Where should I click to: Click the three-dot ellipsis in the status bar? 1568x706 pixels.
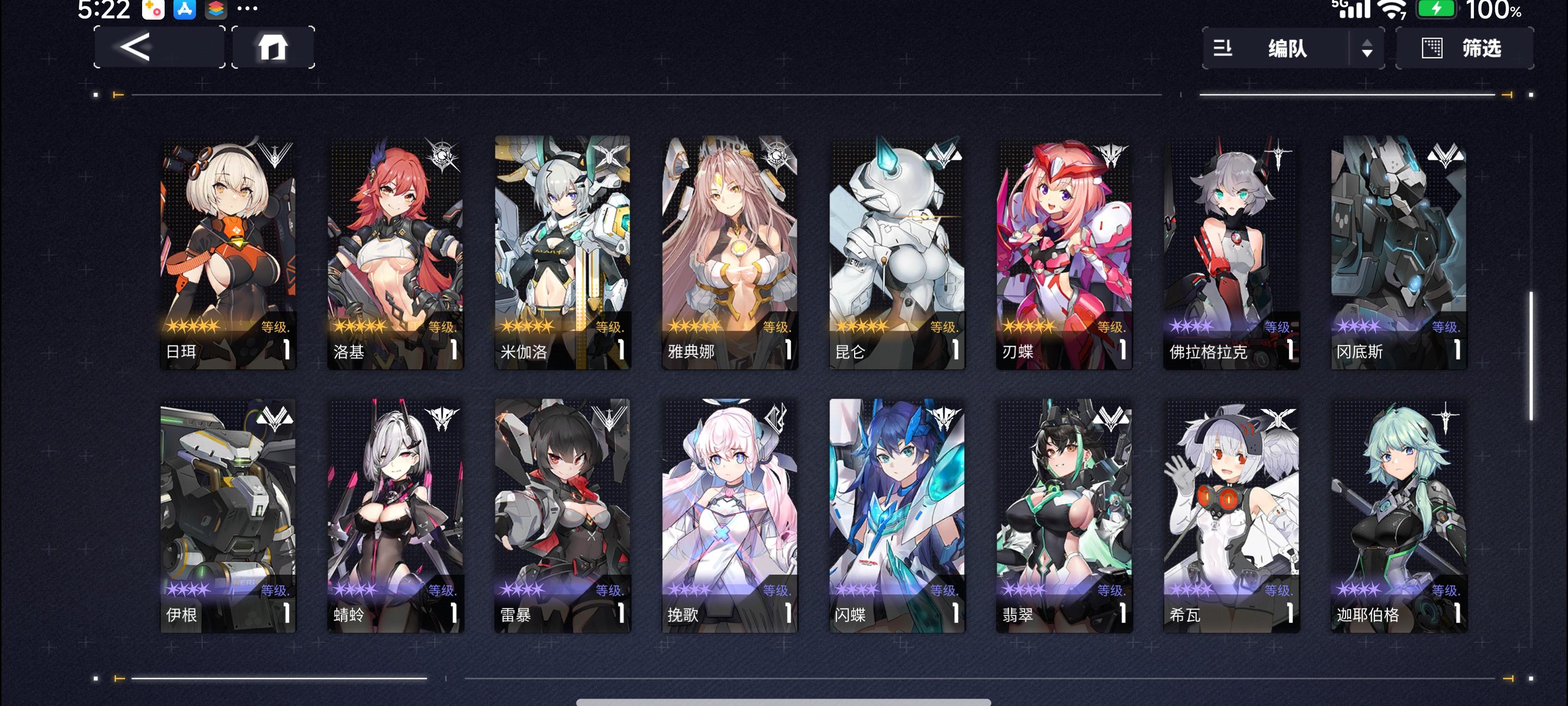coord(247,8)
